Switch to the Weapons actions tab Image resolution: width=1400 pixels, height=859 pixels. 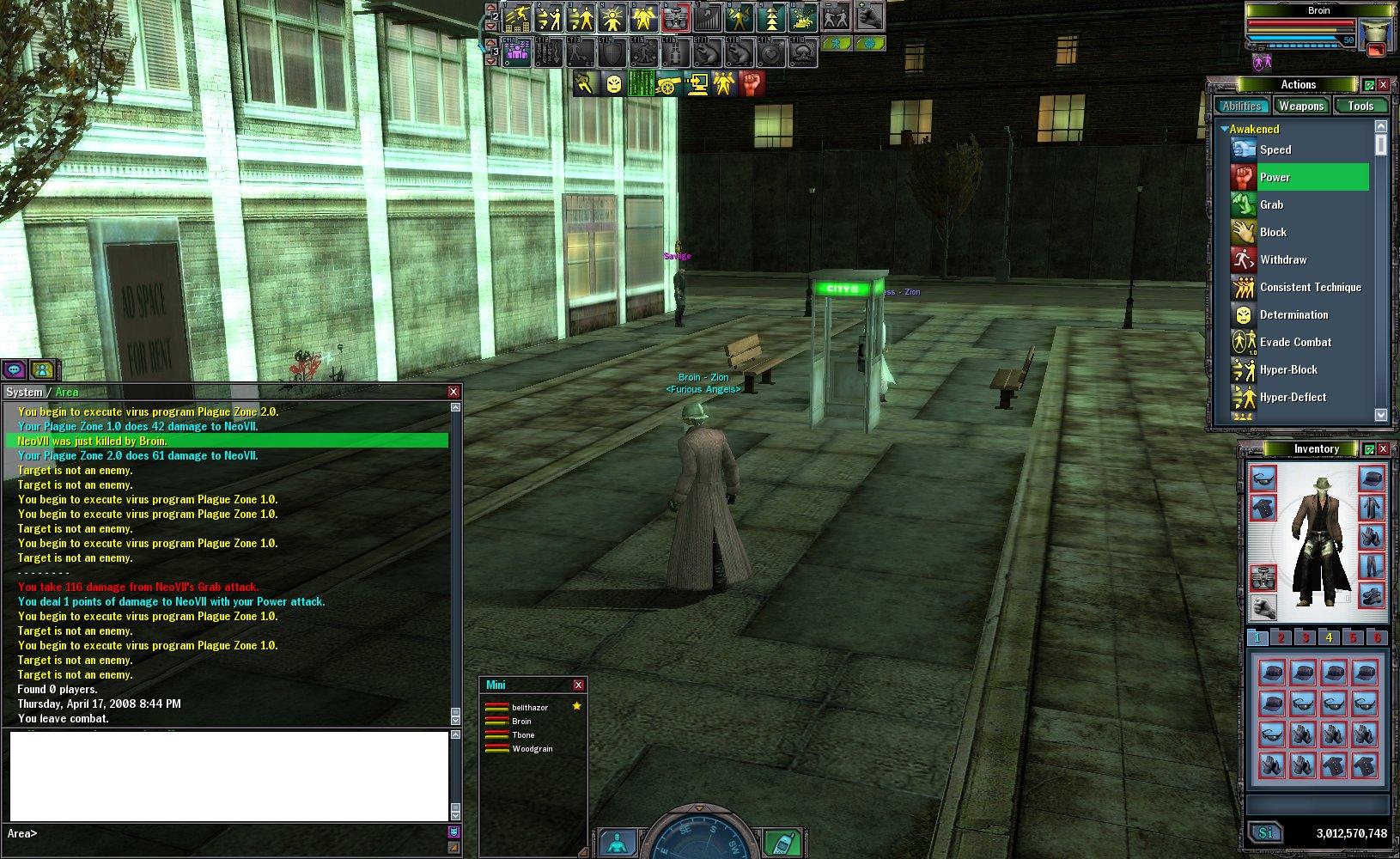click(x=1300, y=106)
